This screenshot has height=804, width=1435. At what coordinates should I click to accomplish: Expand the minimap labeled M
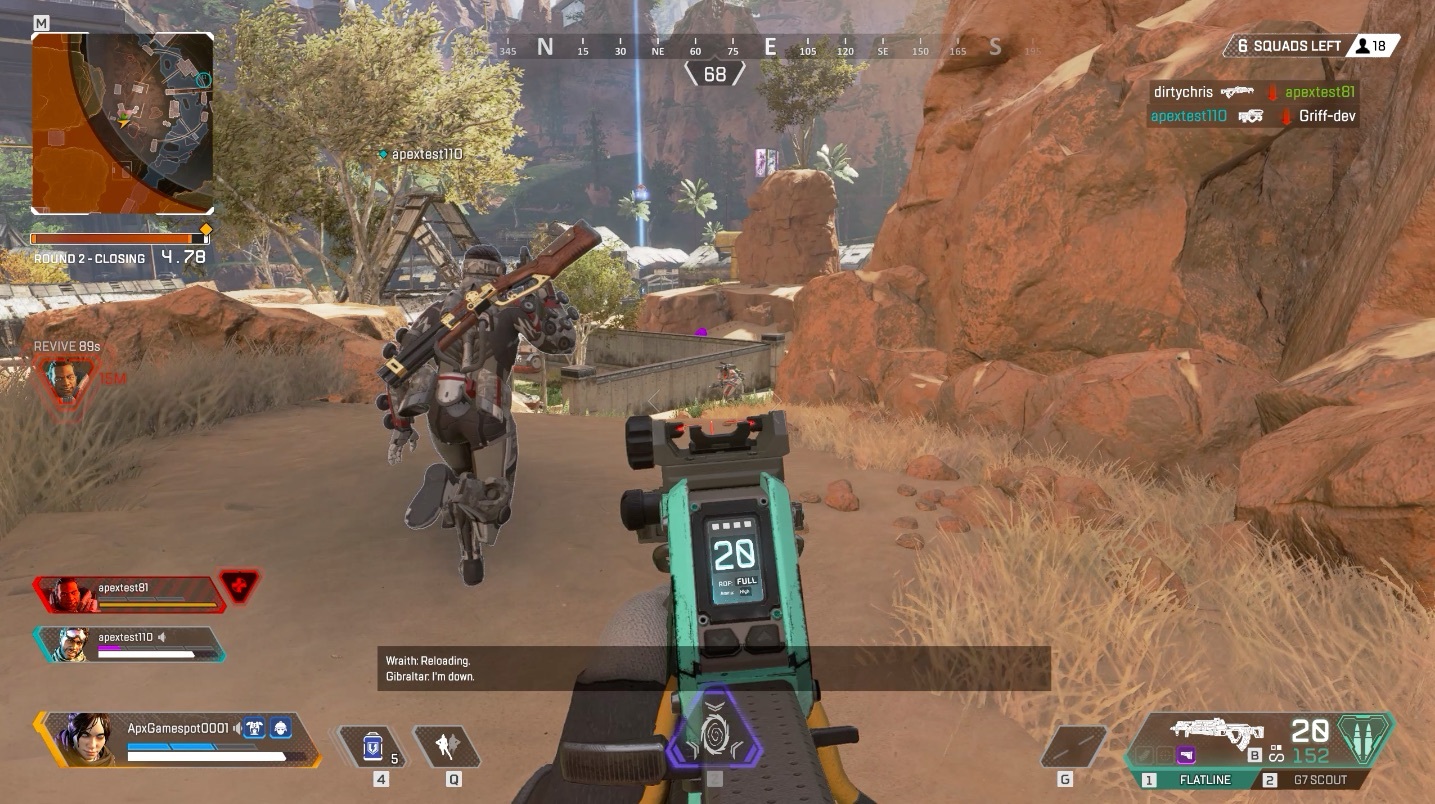pyautogui.click(x=122, y=122)
